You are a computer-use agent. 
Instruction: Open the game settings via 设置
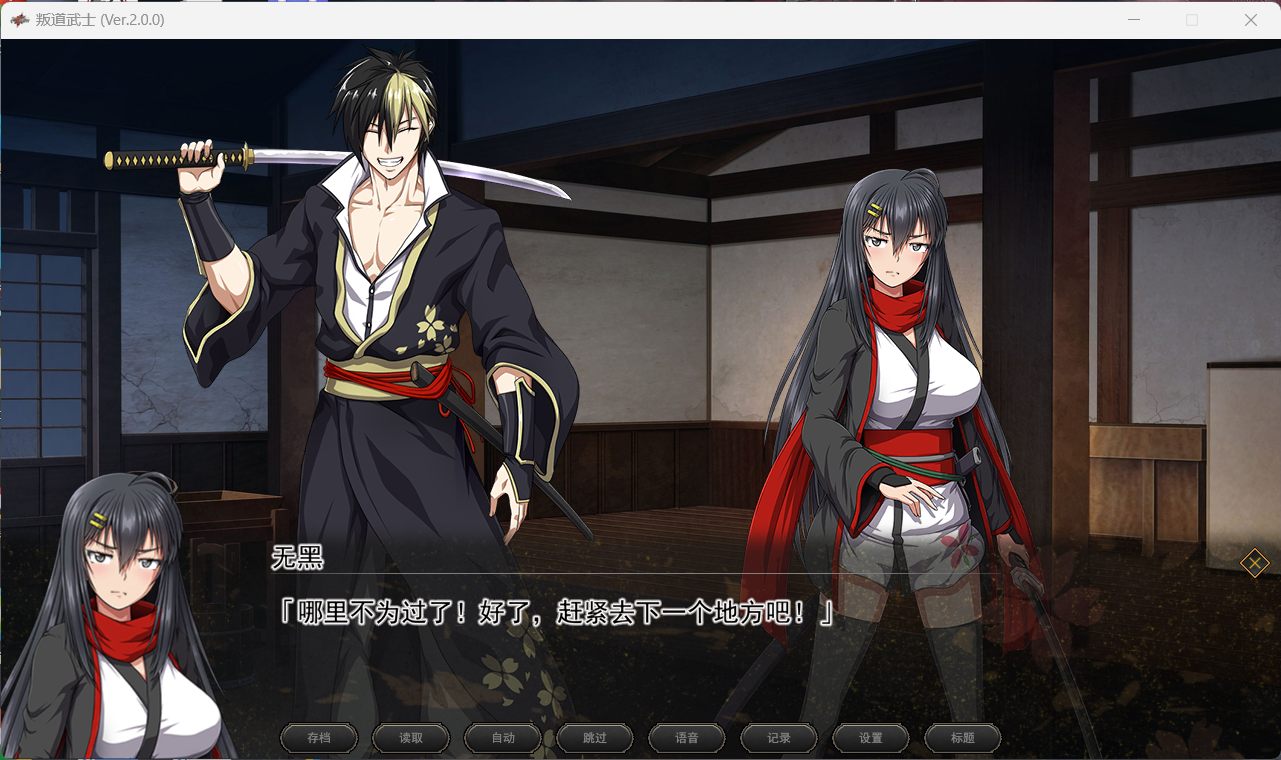(870, 738)
